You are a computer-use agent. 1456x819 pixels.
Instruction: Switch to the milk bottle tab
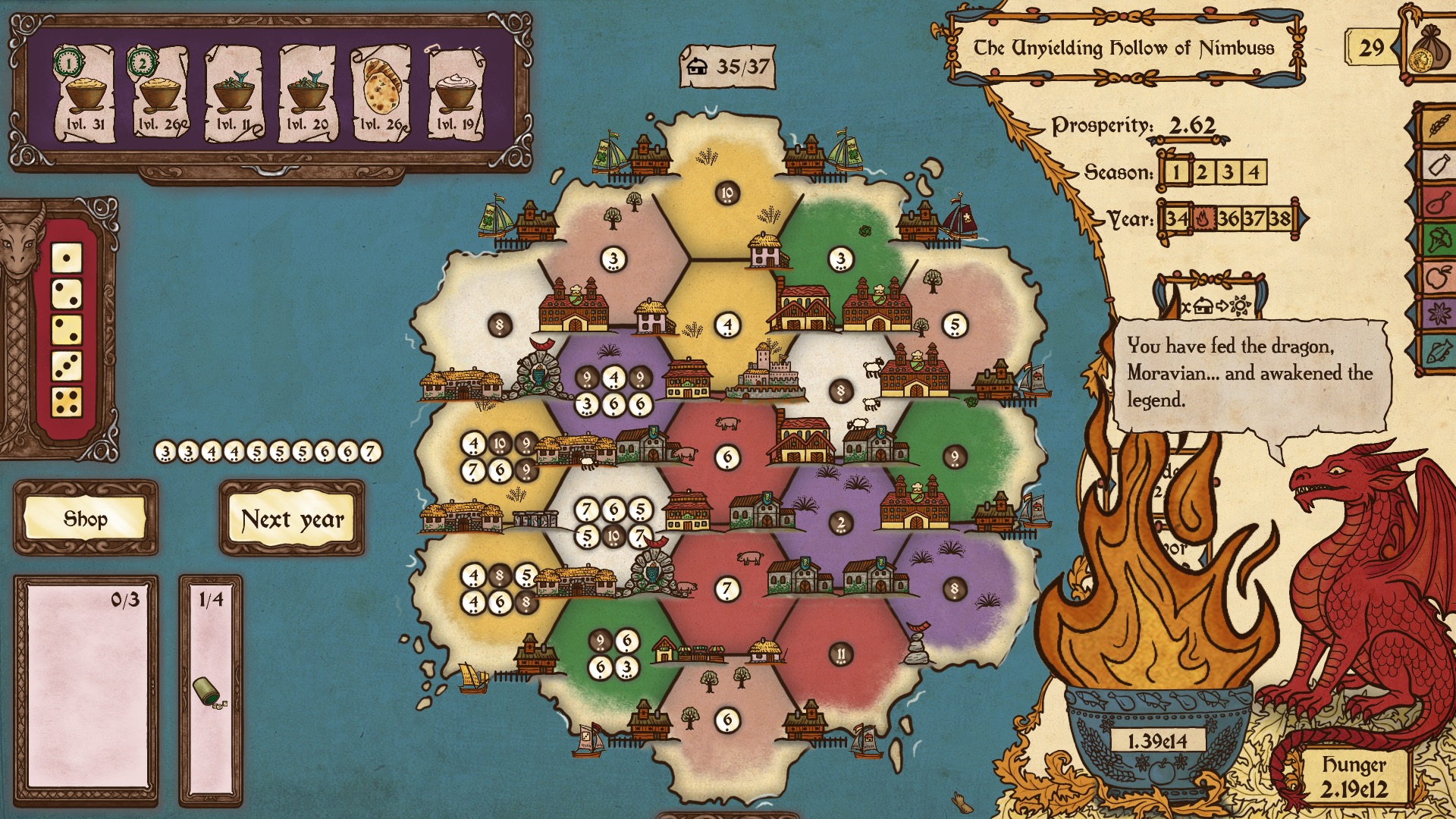[1438, 164]
